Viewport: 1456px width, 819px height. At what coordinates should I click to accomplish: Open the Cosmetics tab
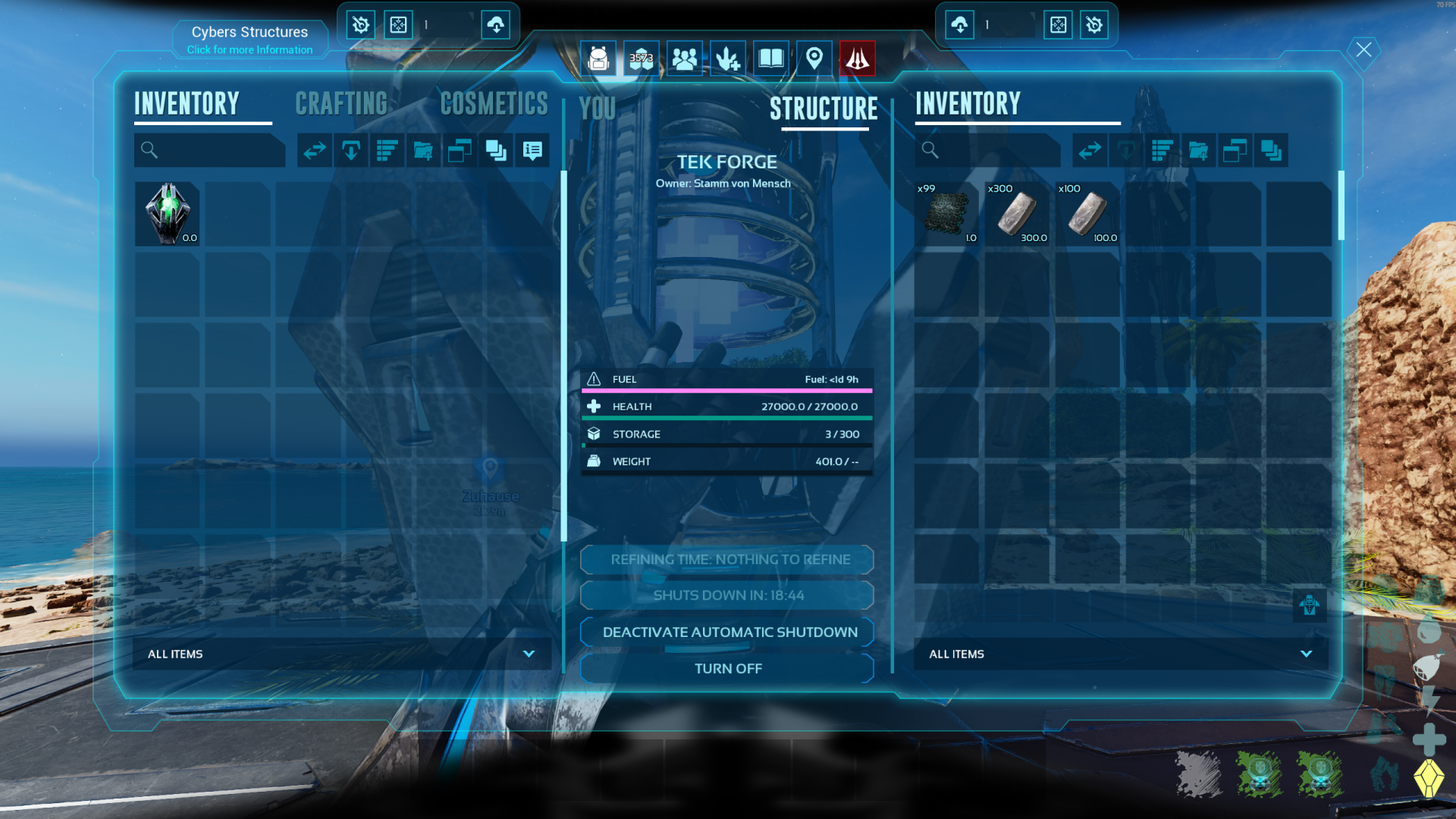pos(494,104)
